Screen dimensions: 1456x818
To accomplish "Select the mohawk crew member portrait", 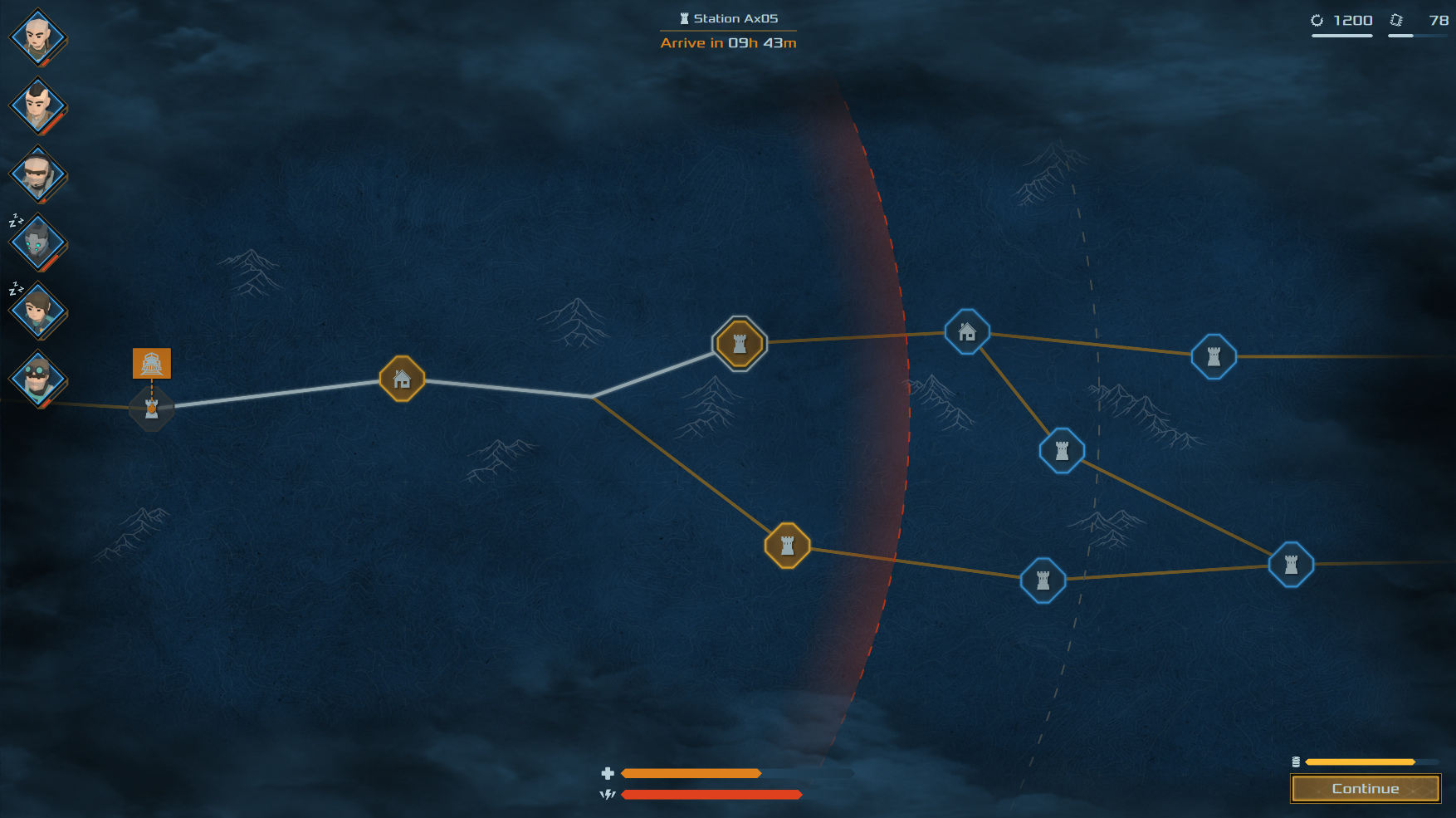I will pyautogui.click(x=38, y=105).
